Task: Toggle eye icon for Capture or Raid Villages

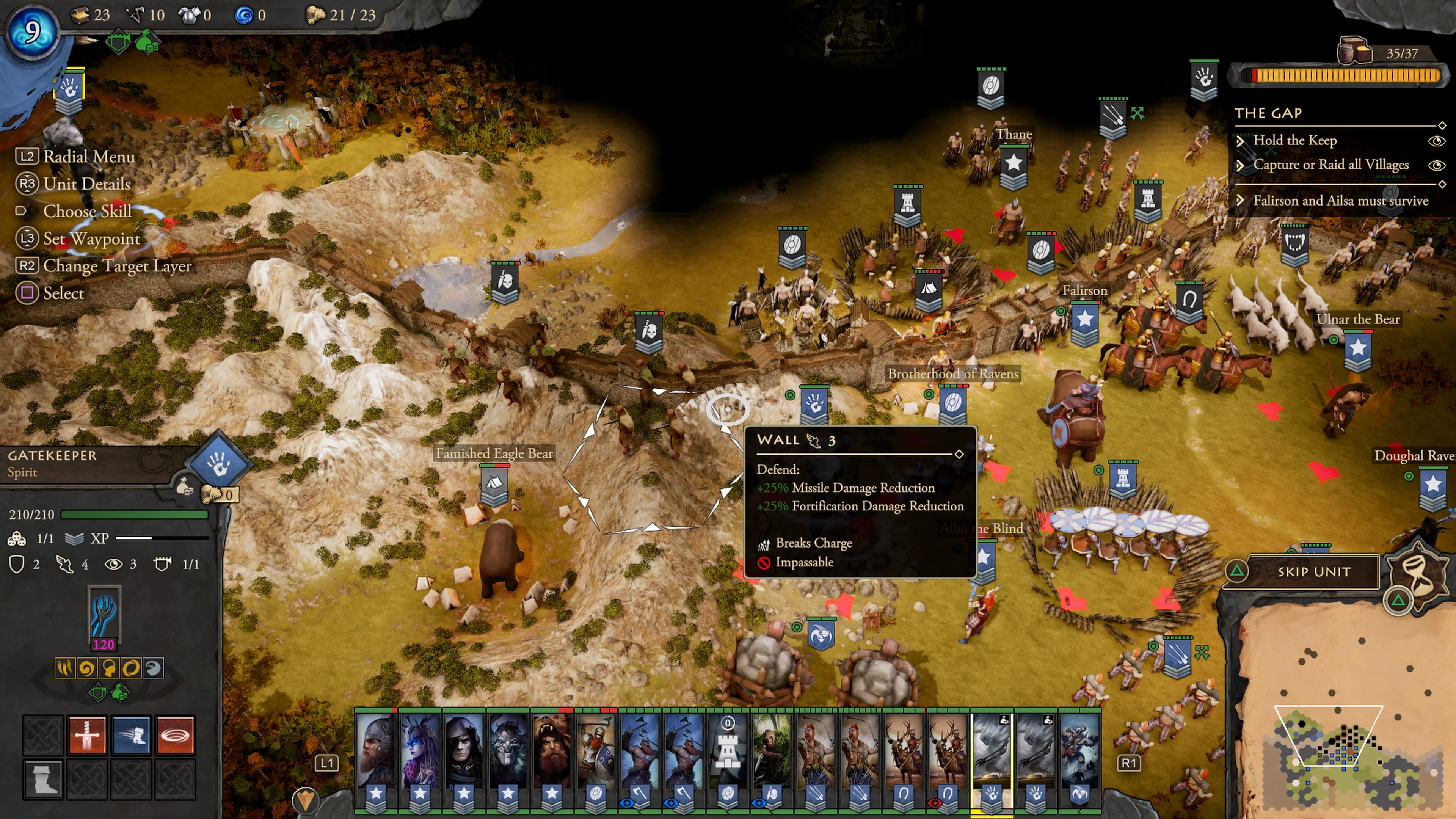Action: 1436,165
